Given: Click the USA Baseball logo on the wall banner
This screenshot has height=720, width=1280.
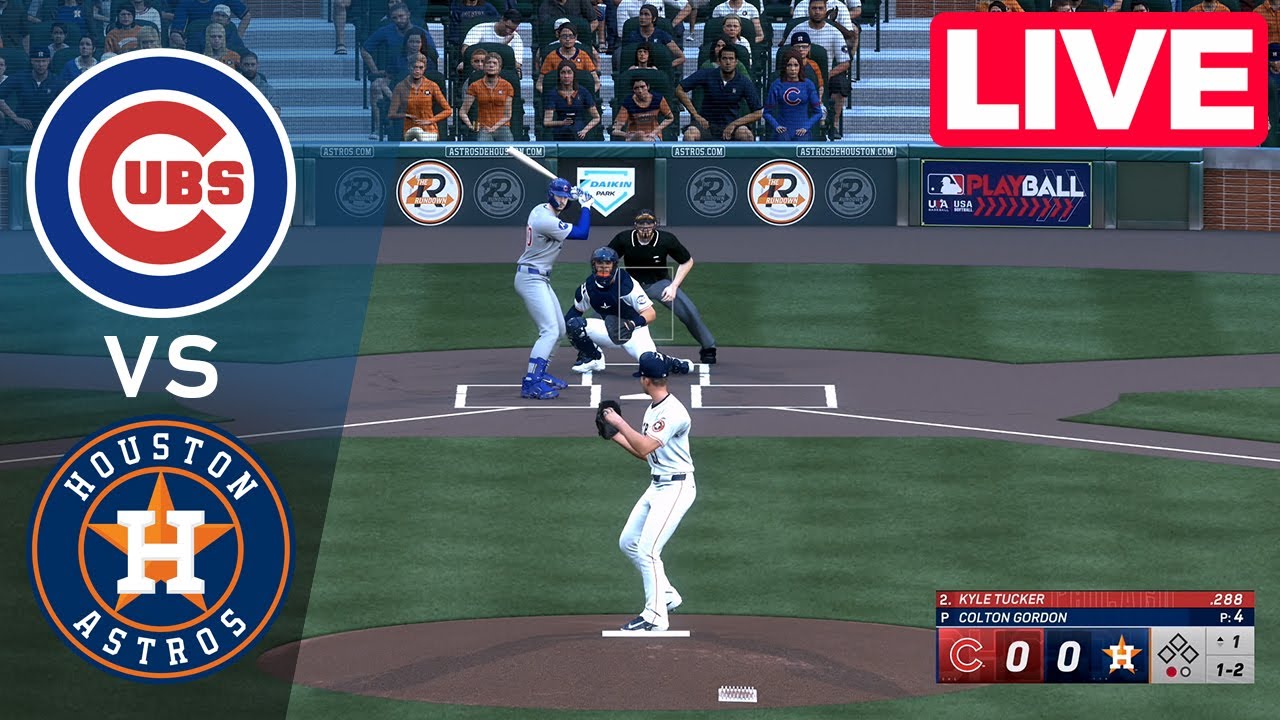Looking at the screenshot, I should click(x=937, y=205).
